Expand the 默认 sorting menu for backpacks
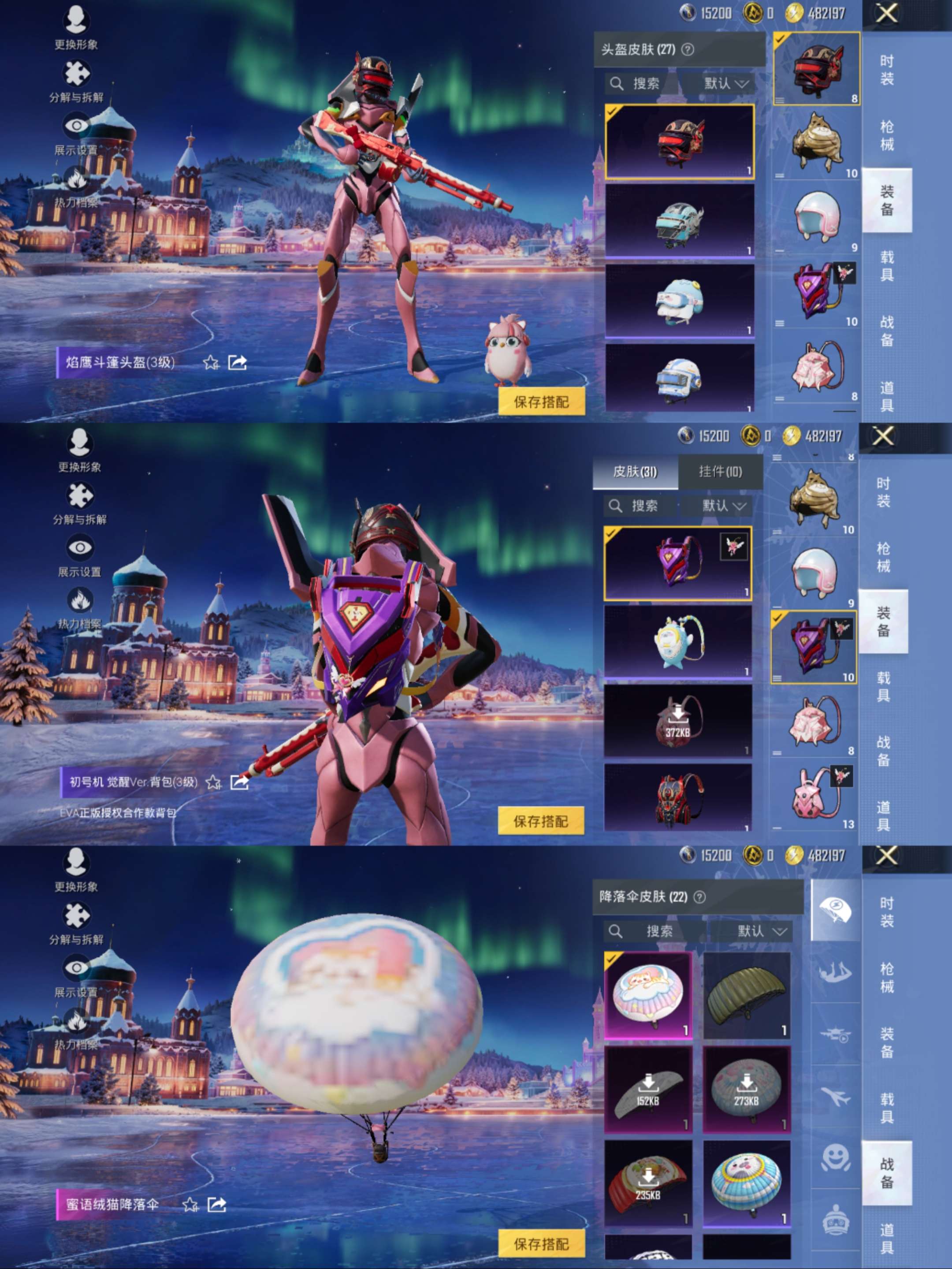This screenshot has height=1269, width=952. pyautogui.click(x=724, y=506)
